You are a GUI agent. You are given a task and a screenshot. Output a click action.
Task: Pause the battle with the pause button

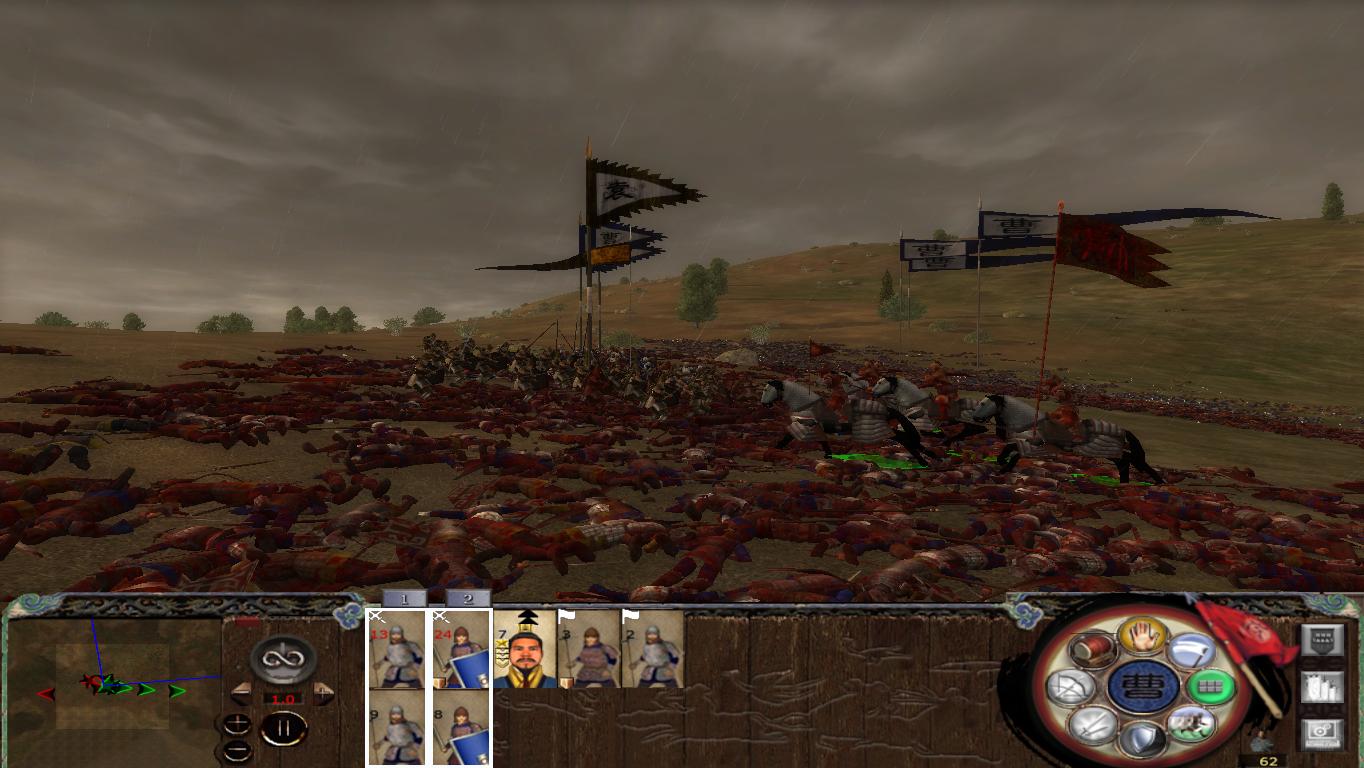(284, 730)
